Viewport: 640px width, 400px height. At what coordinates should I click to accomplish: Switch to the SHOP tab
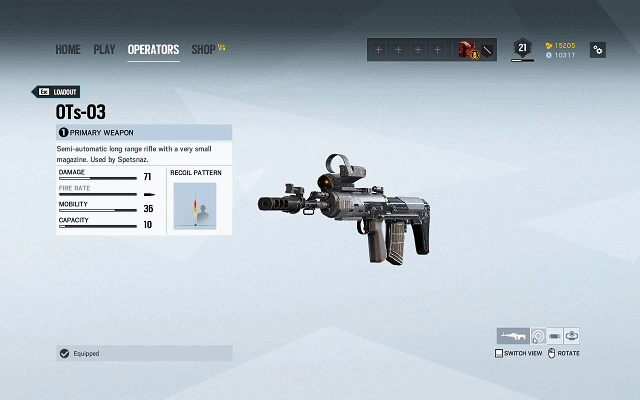pyautogui.click(x=203, y=49)
